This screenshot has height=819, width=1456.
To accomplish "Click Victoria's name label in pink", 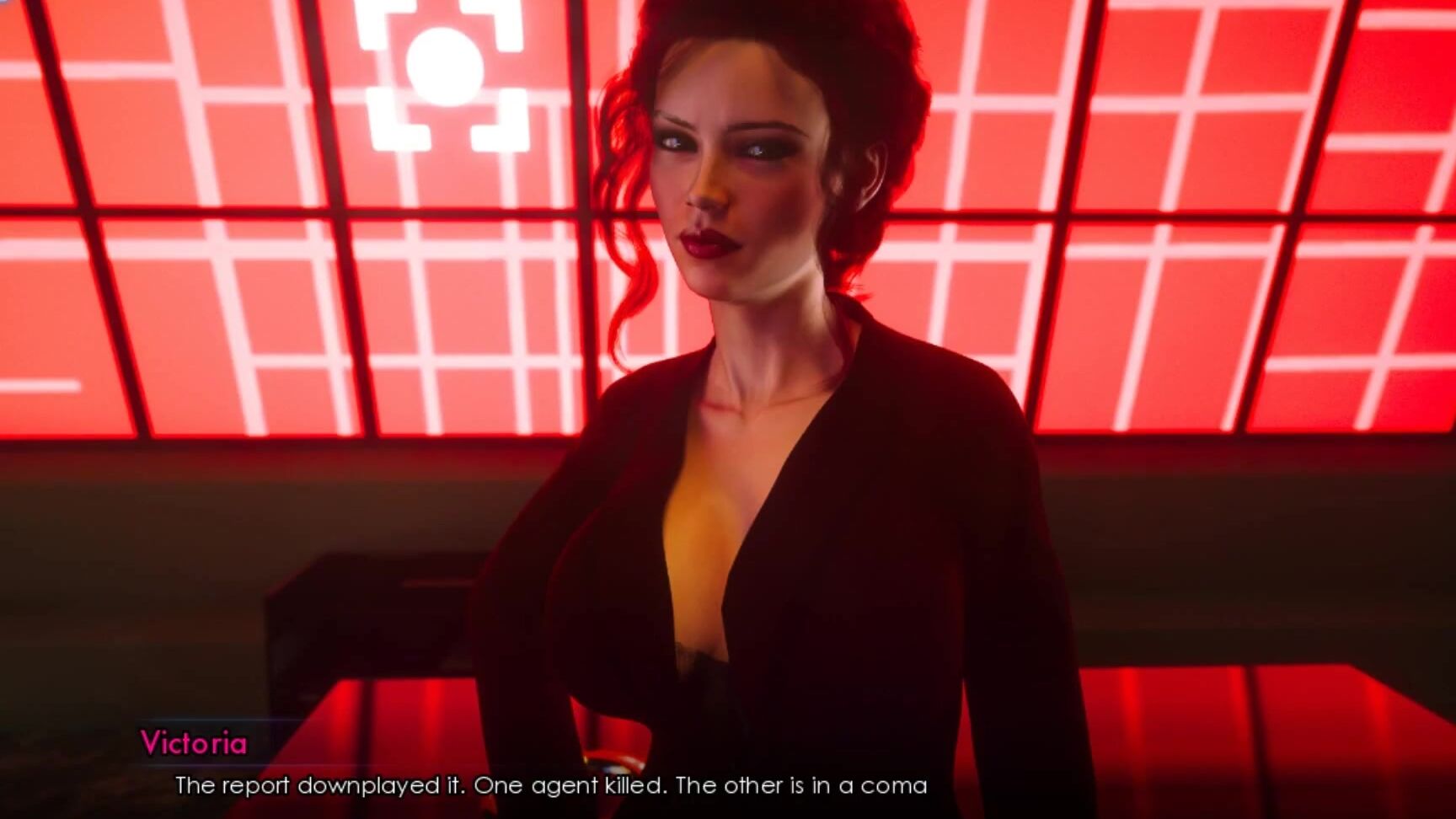I will (x=195, y=744).
